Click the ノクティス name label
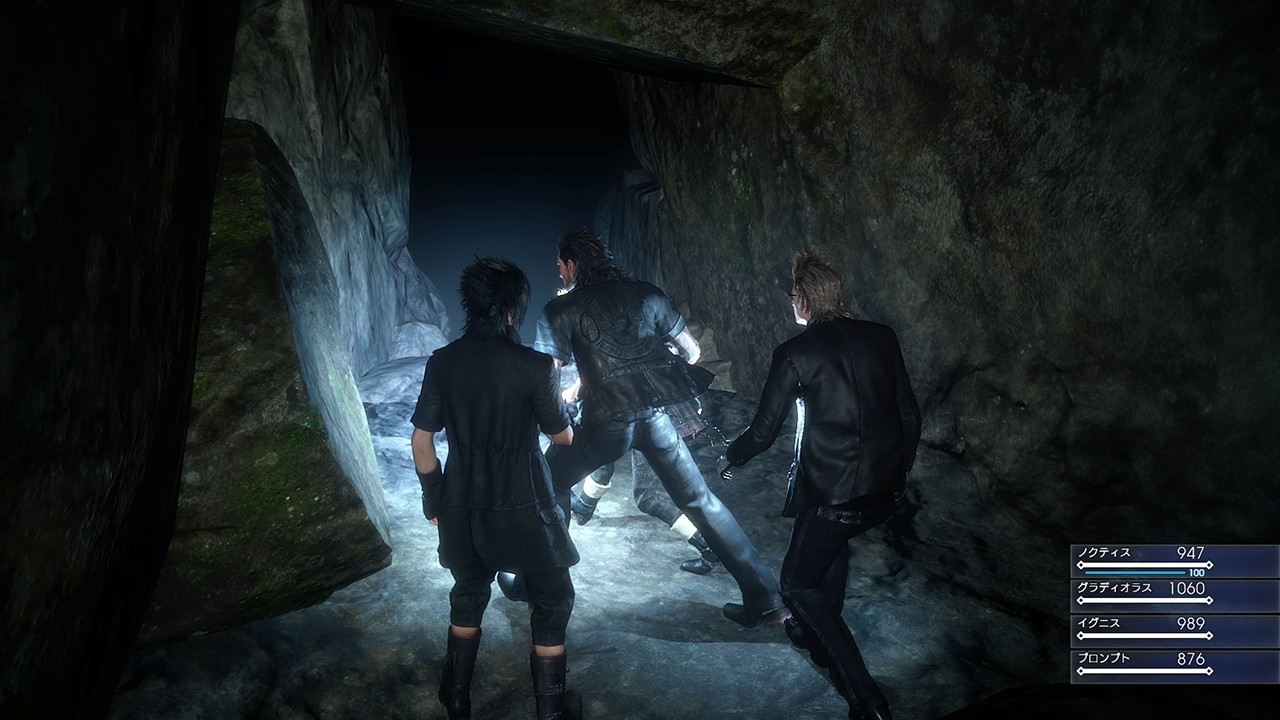1280x720 pixels. 1105,553
